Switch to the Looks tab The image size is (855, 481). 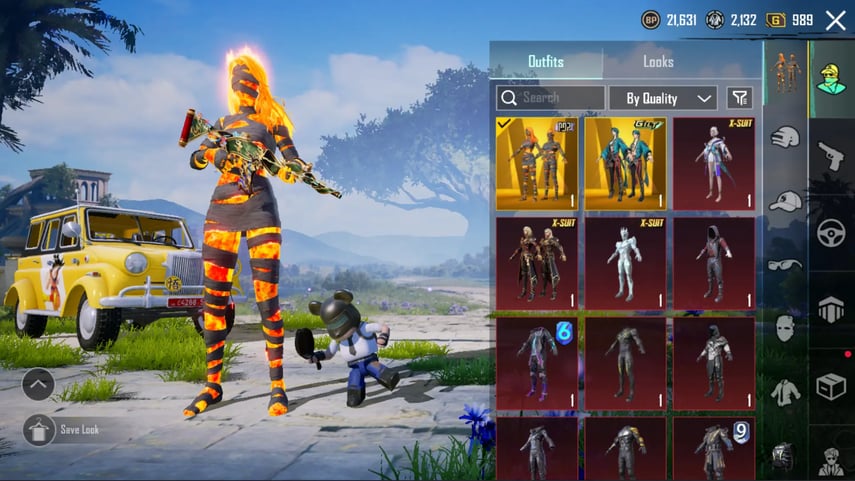(x=658, y=62)
